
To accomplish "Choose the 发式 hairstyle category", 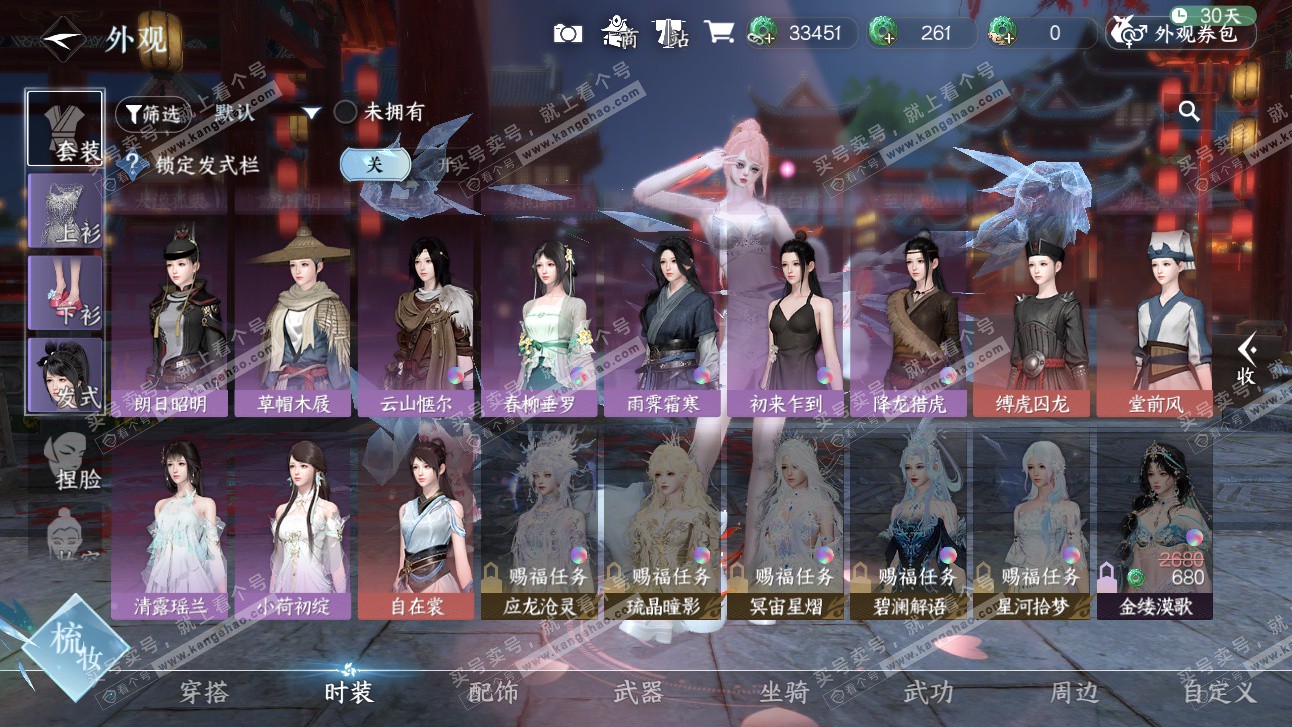I will 66,375.
